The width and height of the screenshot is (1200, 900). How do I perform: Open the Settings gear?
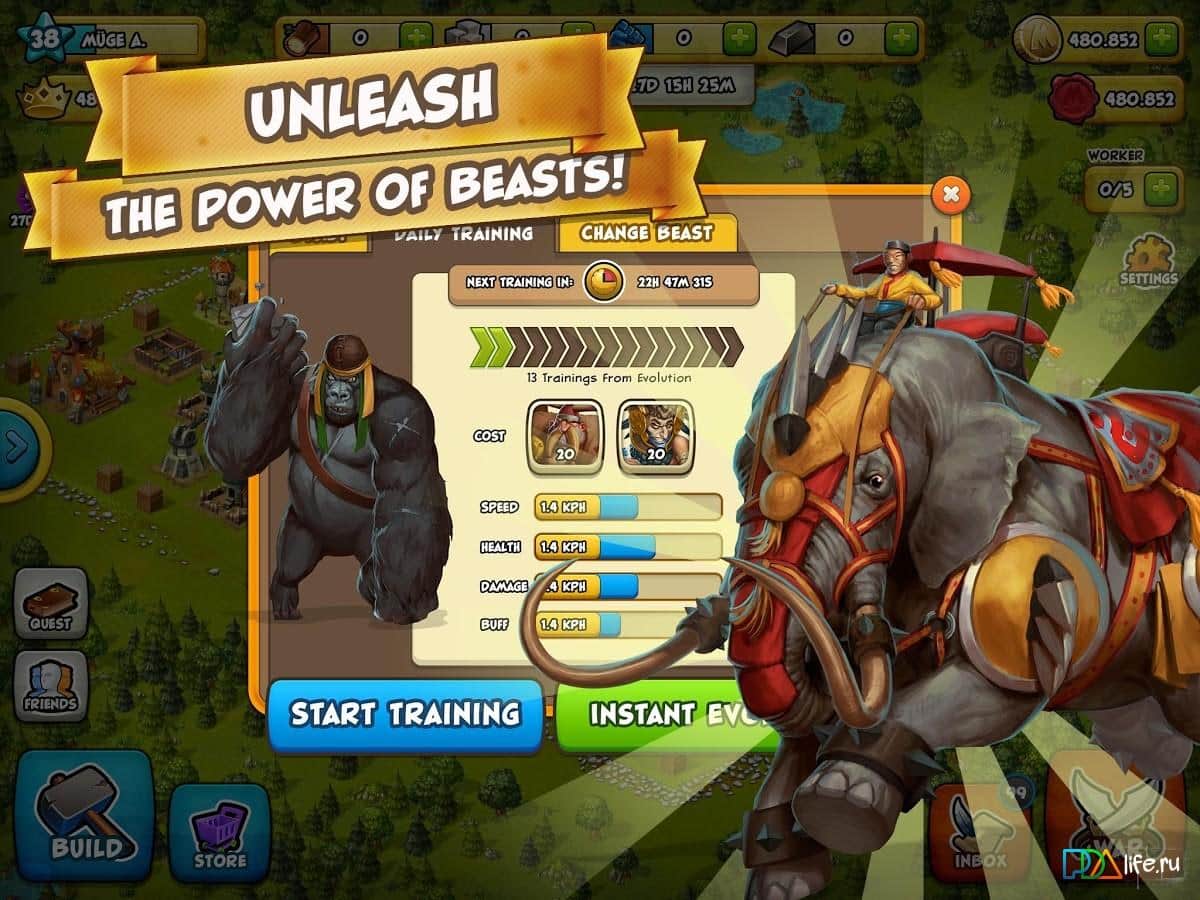1148,262
